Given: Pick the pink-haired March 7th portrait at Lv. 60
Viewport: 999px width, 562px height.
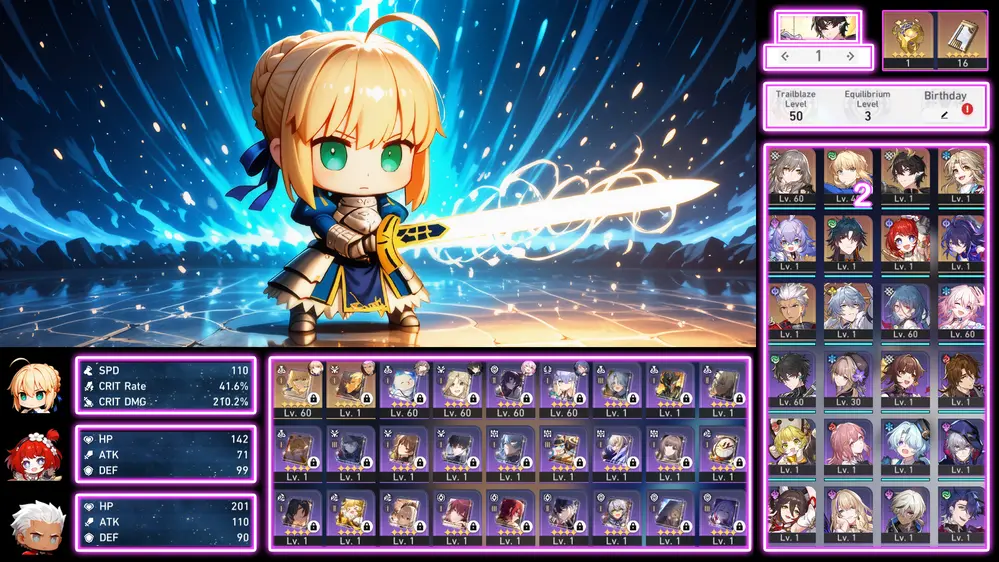Looking at the screenshot, I should pyautogui.click(x=962, y=310).
